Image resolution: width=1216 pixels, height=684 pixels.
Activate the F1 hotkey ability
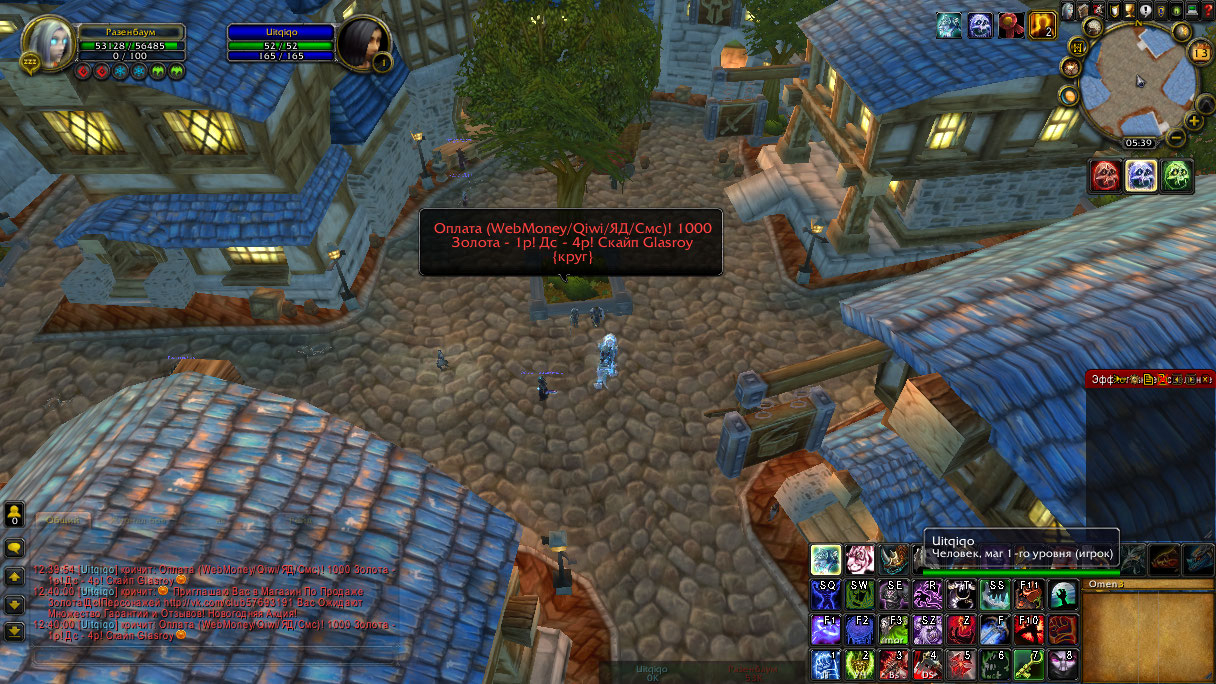(x=826, y=630)
